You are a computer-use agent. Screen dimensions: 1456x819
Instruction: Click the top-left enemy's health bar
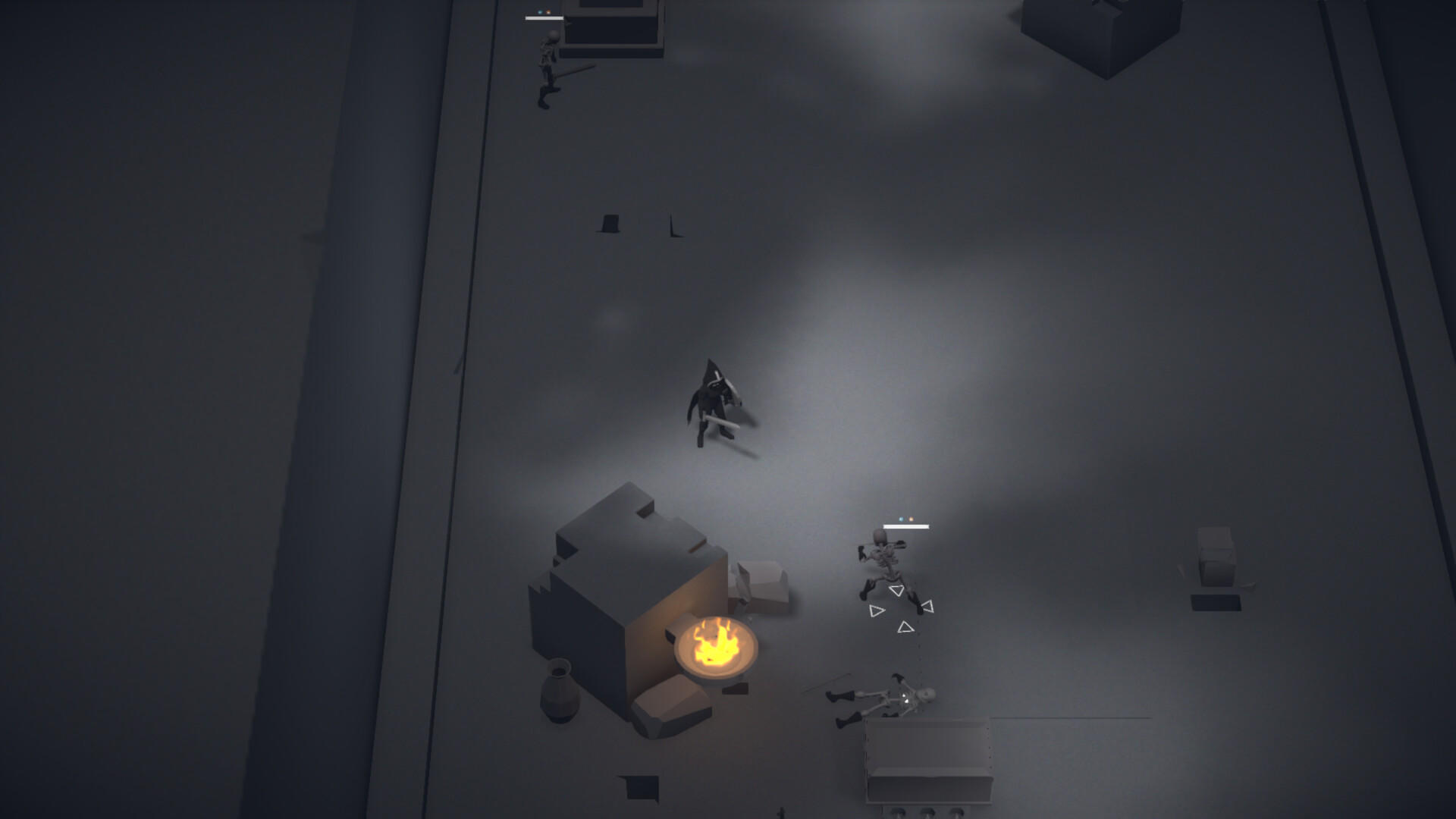pos(544,18)
